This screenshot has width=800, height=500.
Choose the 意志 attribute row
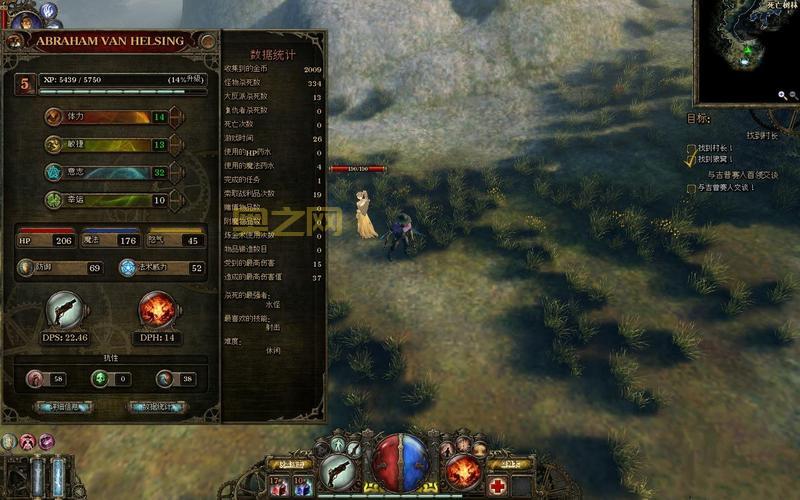pos(108,172)
